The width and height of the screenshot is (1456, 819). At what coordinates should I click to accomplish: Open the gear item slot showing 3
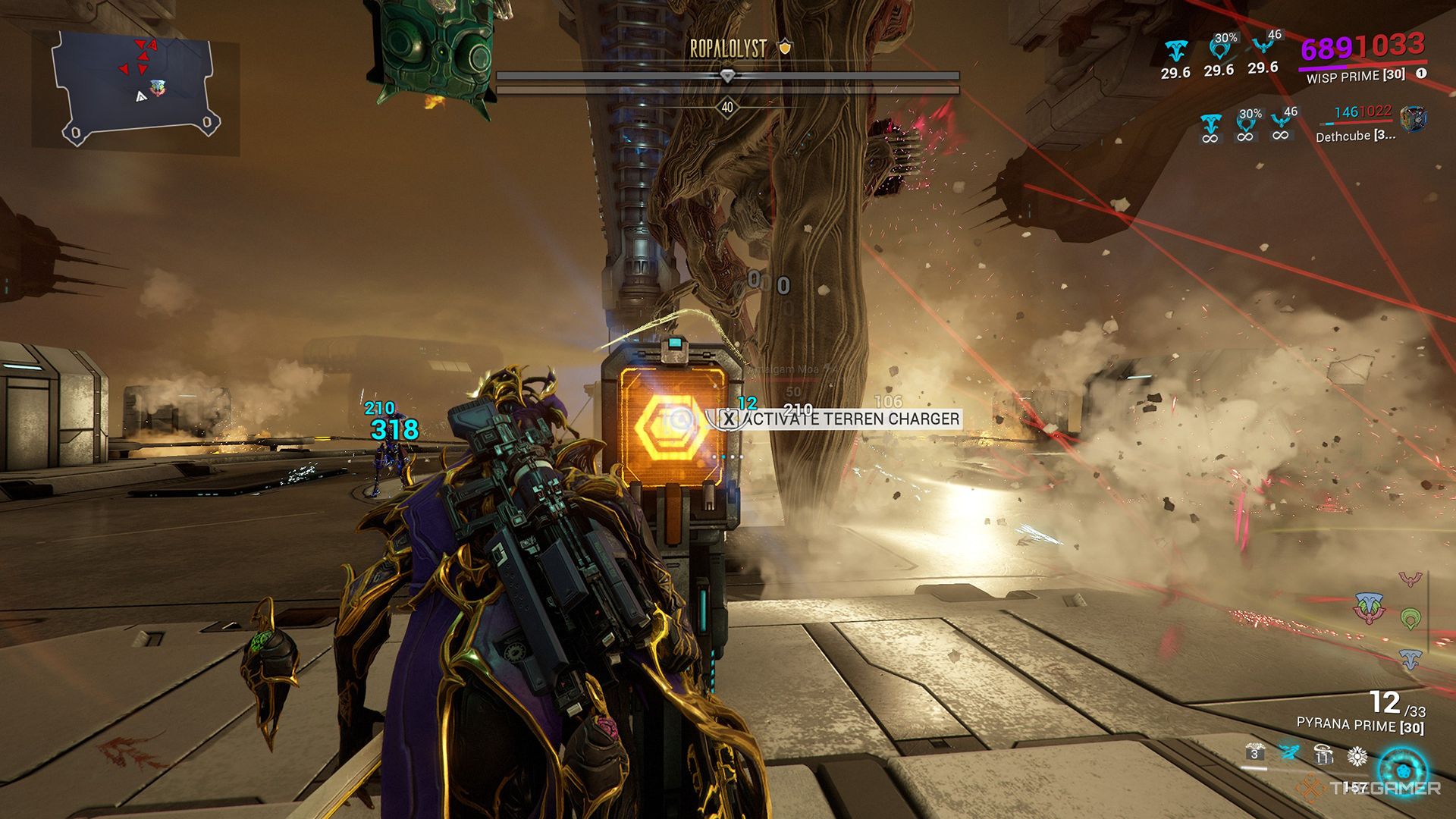point(1255,752)
